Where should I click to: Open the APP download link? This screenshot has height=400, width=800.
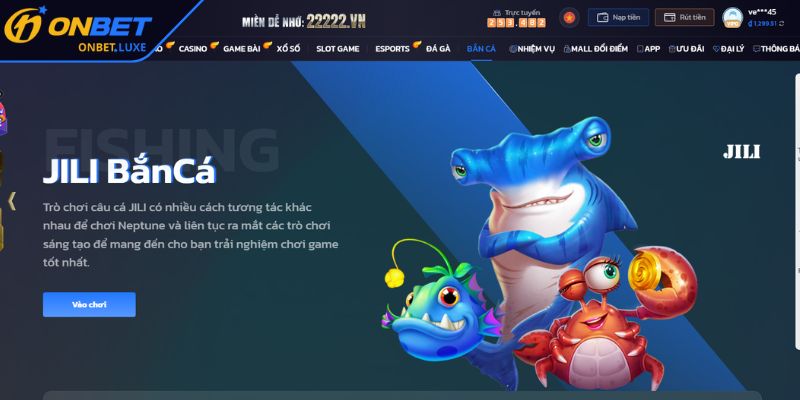click(649, 48)
